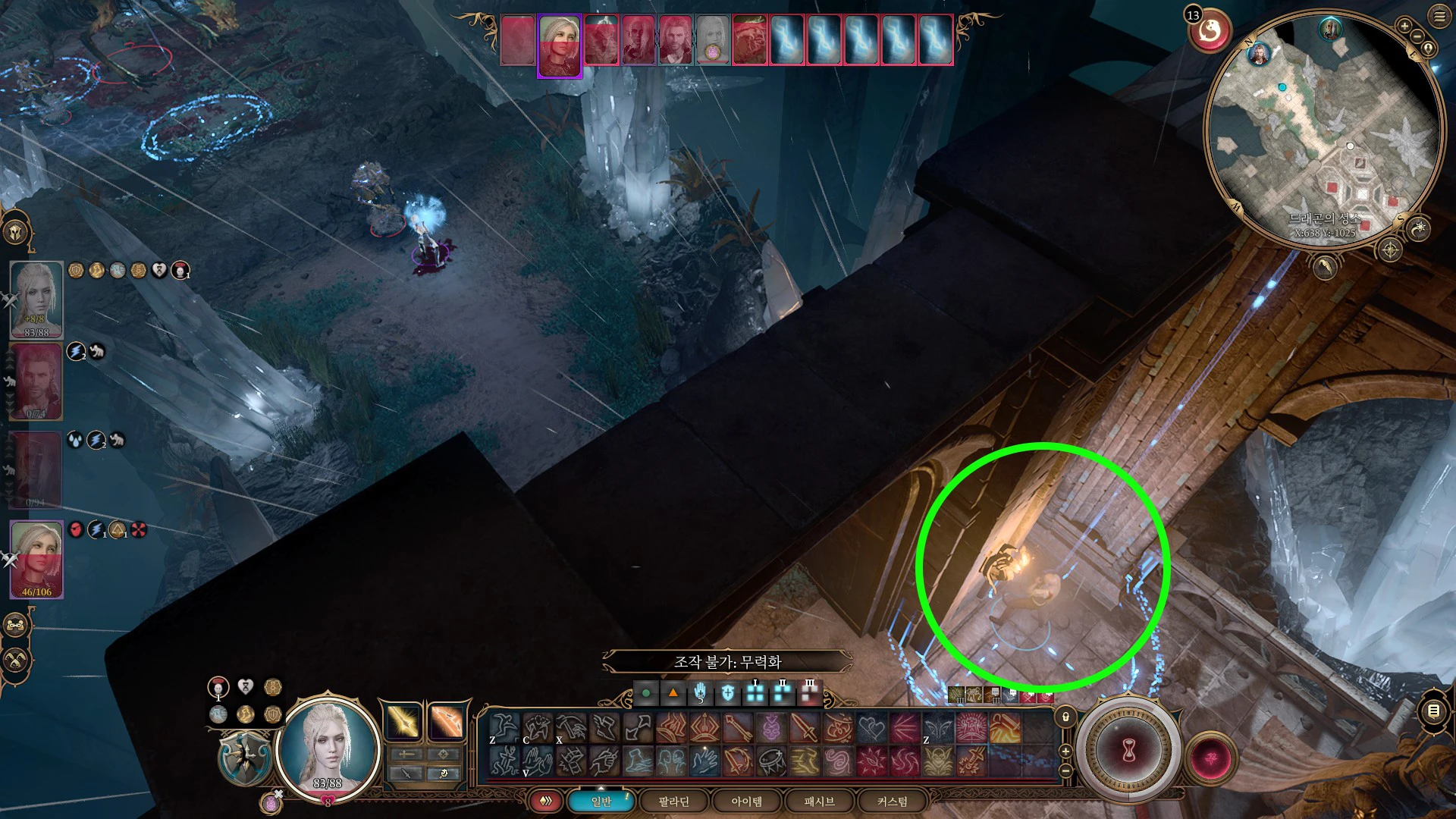Activate the twin hearts ability icon
Viewport: 1456px width, 819px height.
(872, 729)
